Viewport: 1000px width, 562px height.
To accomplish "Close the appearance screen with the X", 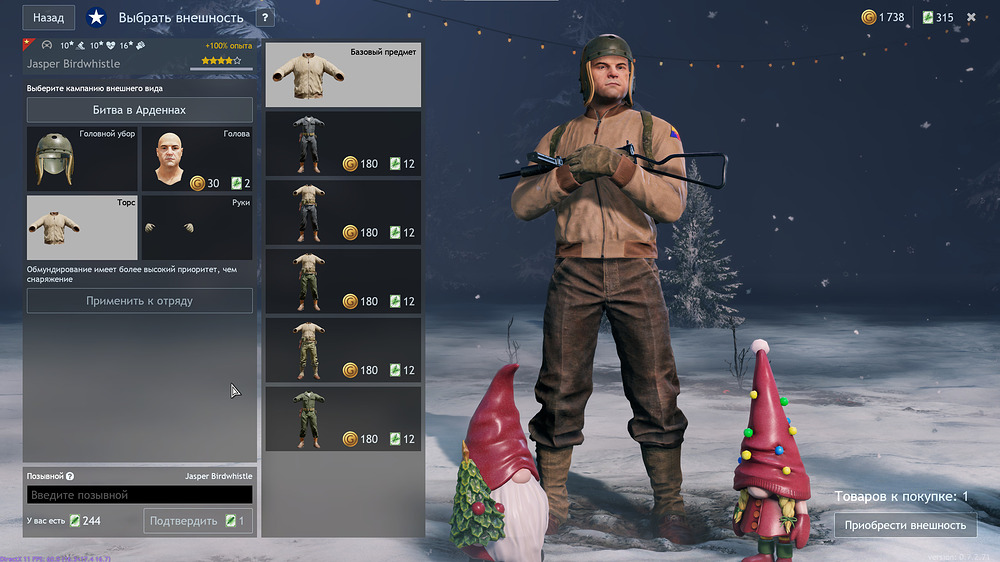I will pyautogui.click(x=971, y=17).
